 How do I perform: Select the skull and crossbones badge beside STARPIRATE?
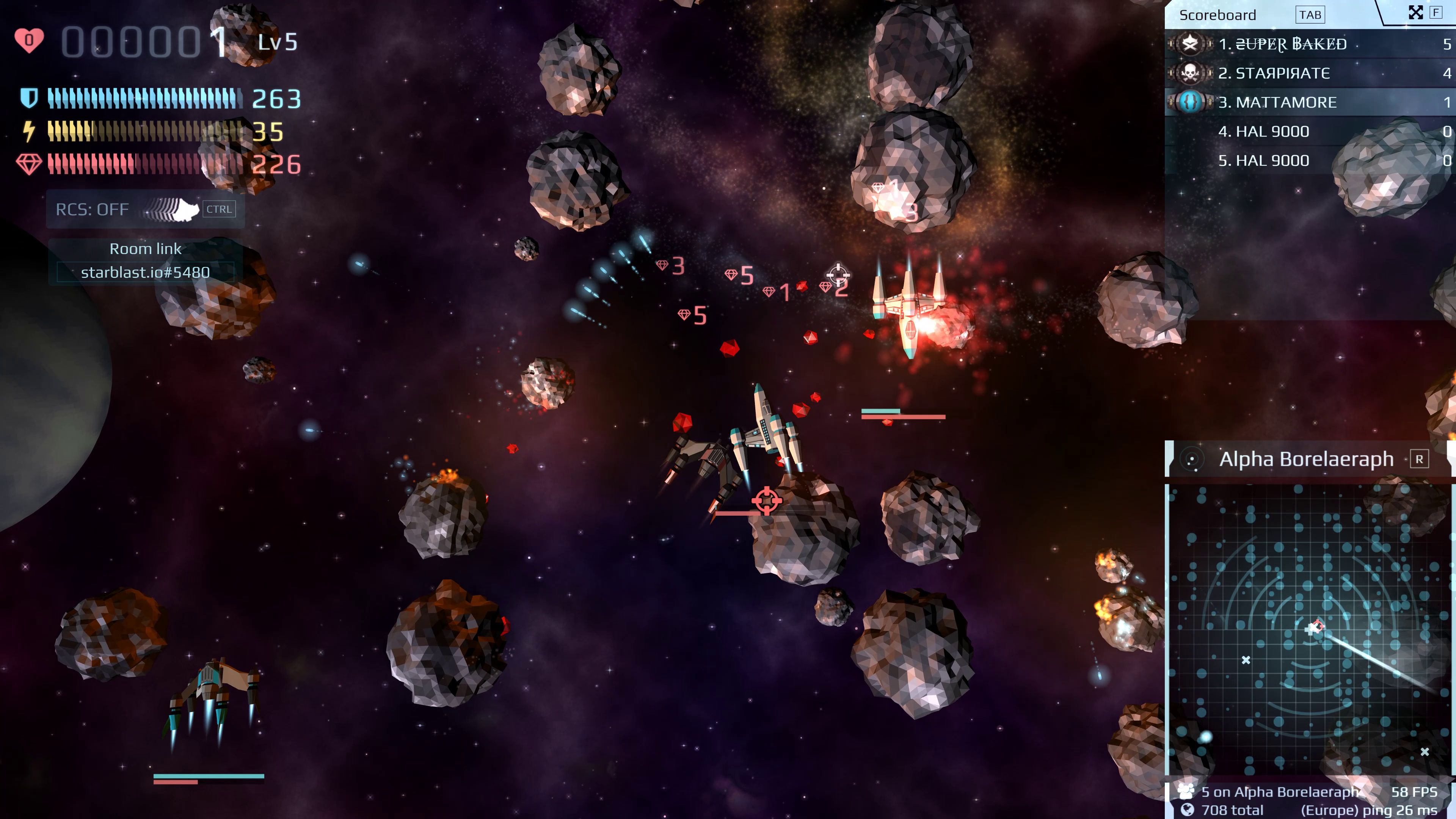pos(1190,73)
